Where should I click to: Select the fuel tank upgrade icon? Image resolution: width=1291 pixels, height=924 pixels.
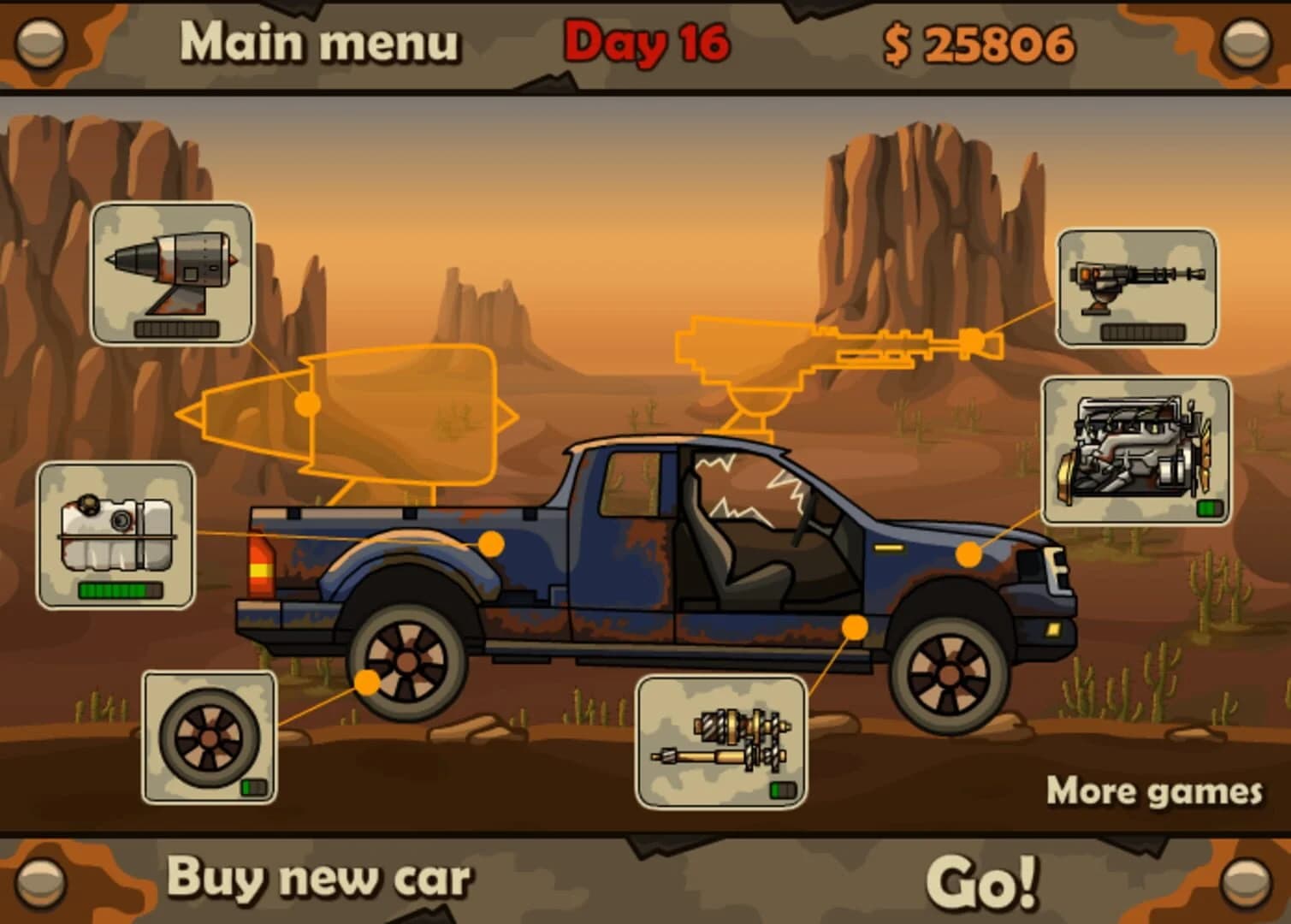(x=117, y=530)
